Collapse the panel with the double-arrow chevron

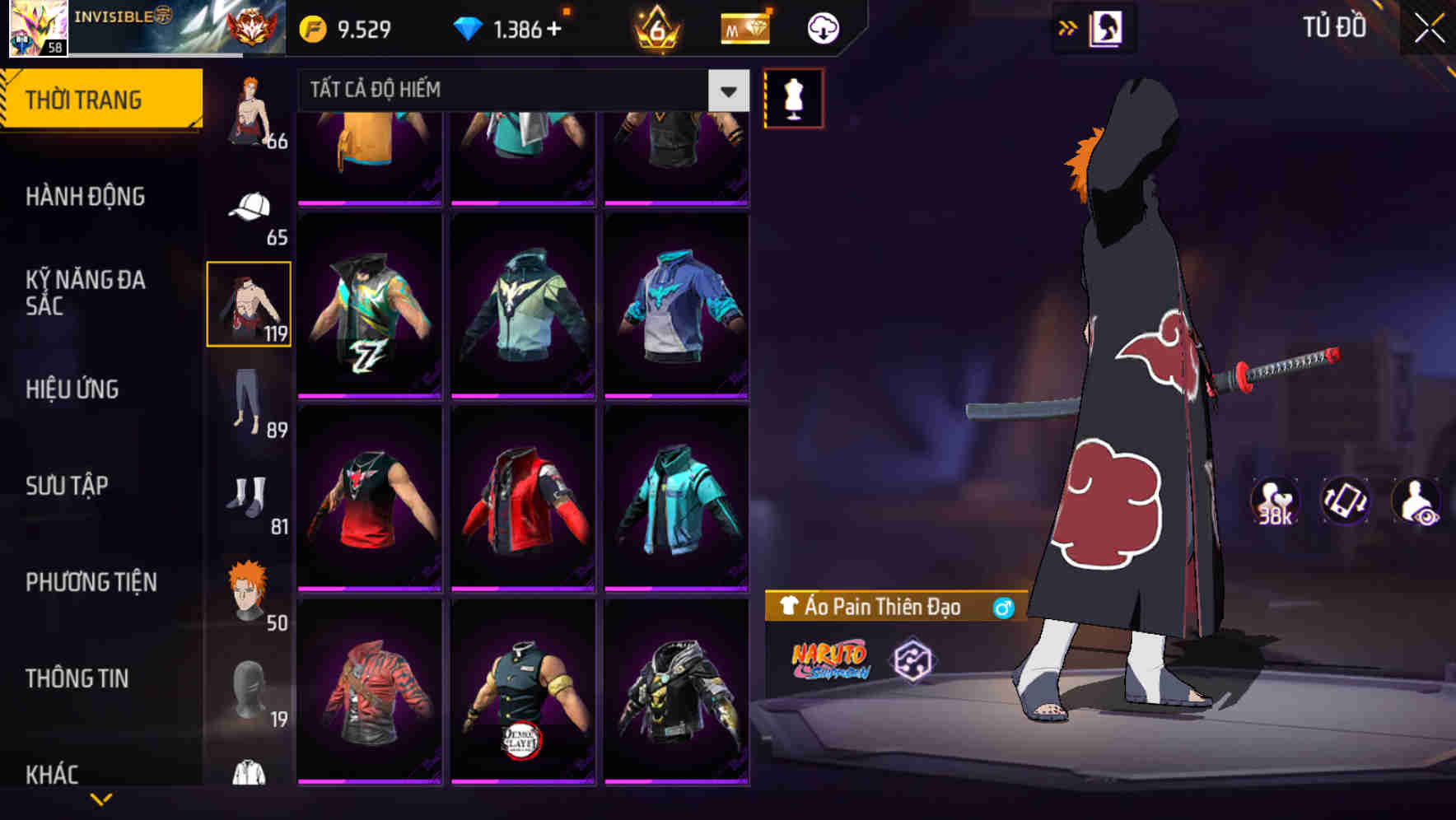click(1066, 26)
